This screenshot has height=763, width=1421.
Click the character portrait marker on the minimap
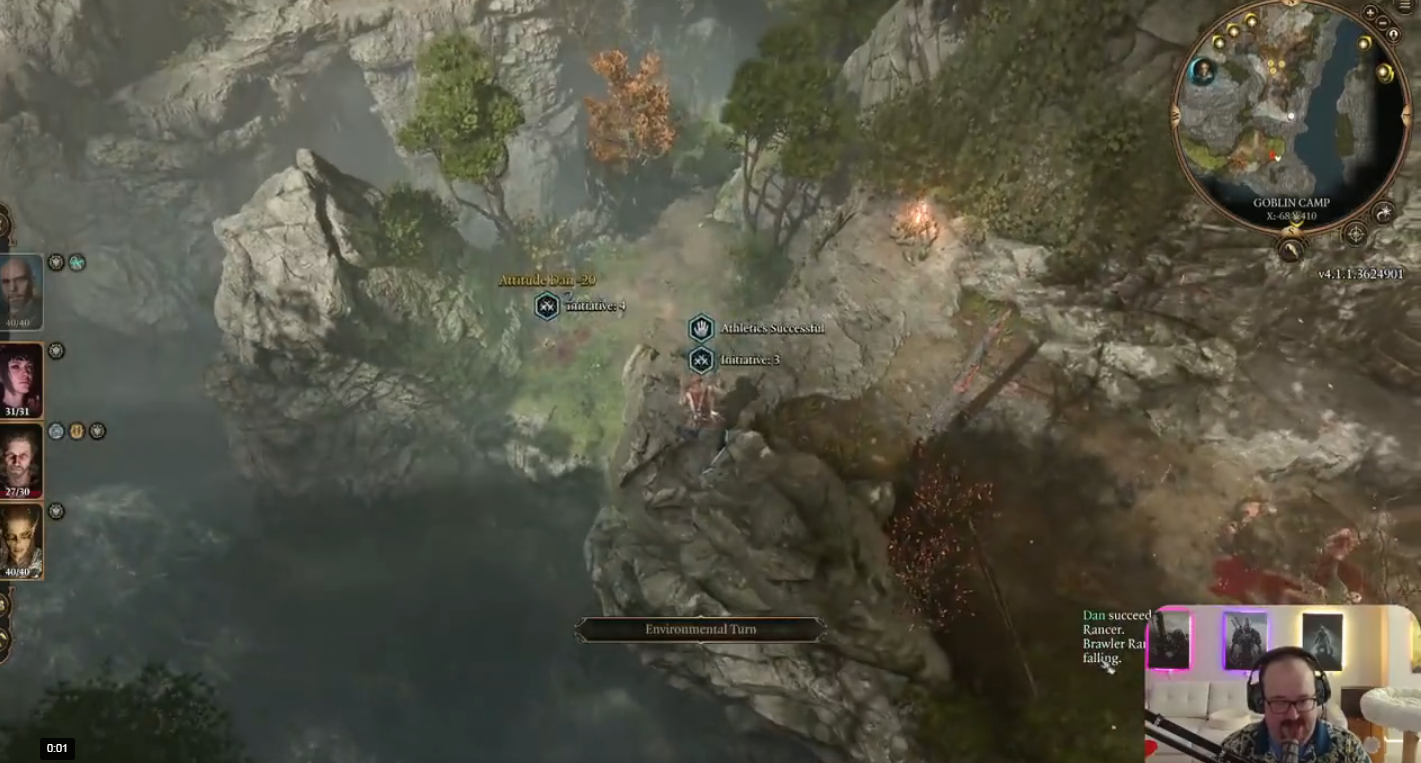(1203, 71)
